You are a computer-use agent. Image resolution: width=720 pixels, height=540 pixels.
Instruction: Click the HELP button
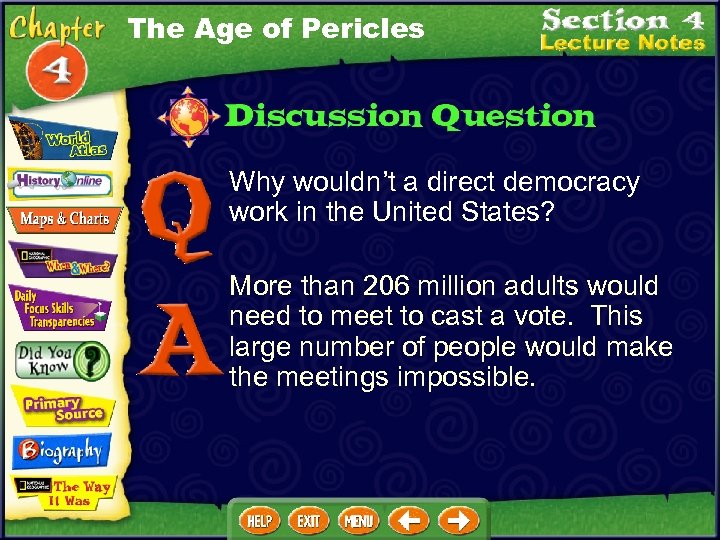point(260,521)
